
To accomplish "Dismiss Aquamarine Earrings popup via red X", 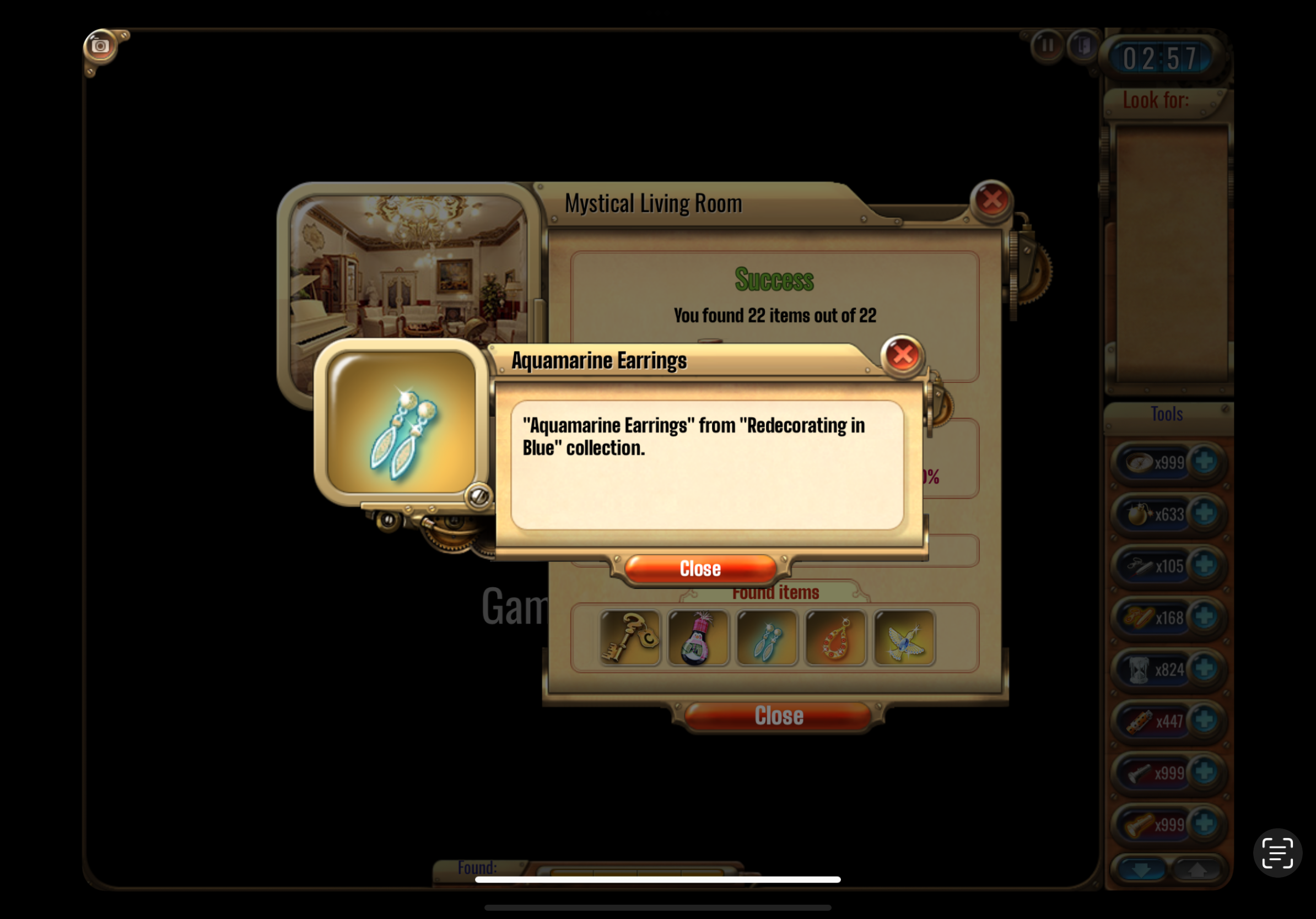I will click(902, 355).
